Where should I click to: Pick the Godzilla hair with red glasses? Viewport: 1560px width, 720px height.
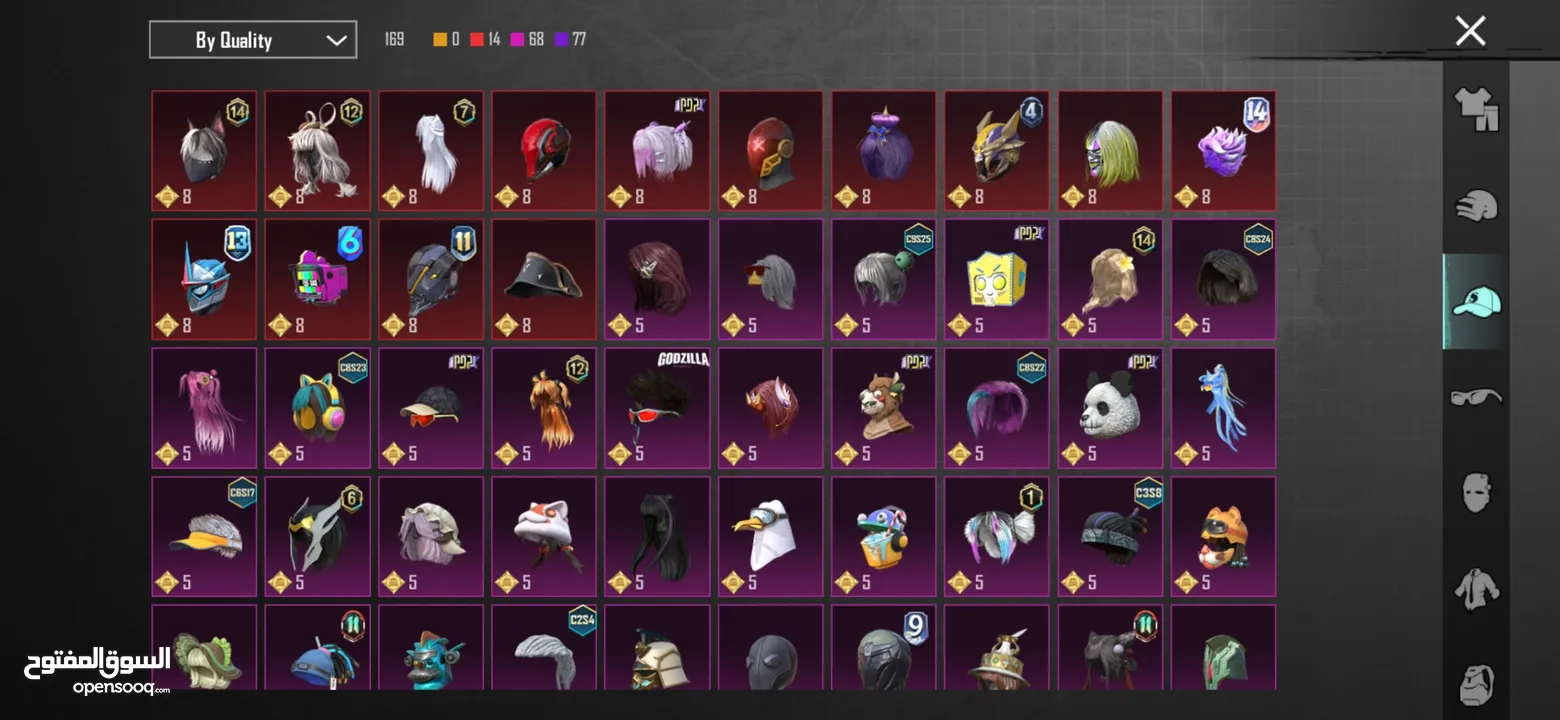tap(657, 407)
